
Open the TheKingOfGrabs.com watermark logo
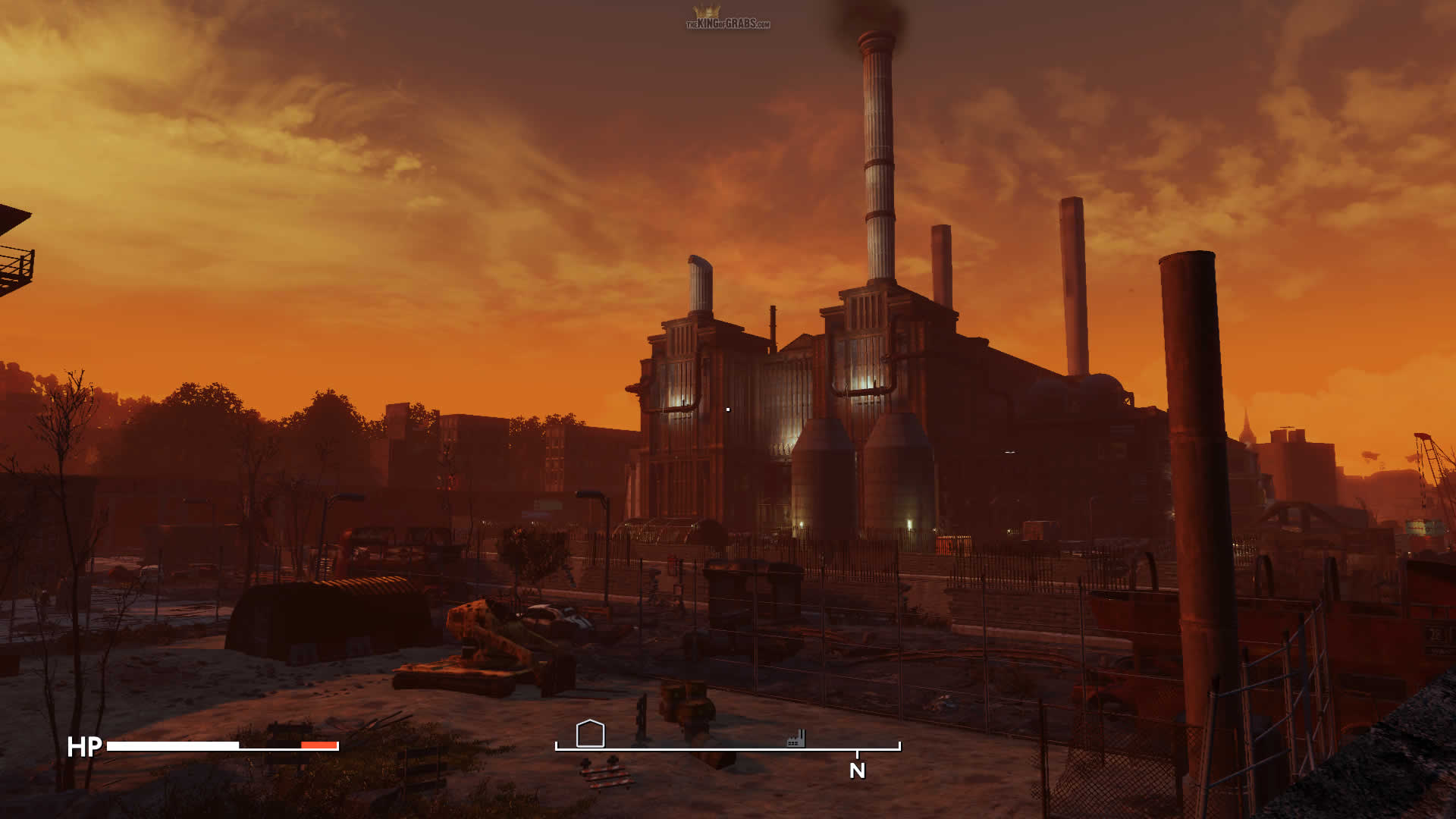click(727, 19)
